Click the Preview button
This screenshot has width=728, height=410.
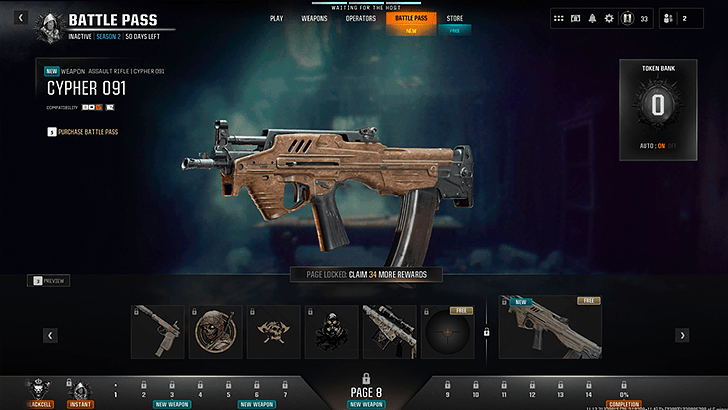tap(48, 281)
